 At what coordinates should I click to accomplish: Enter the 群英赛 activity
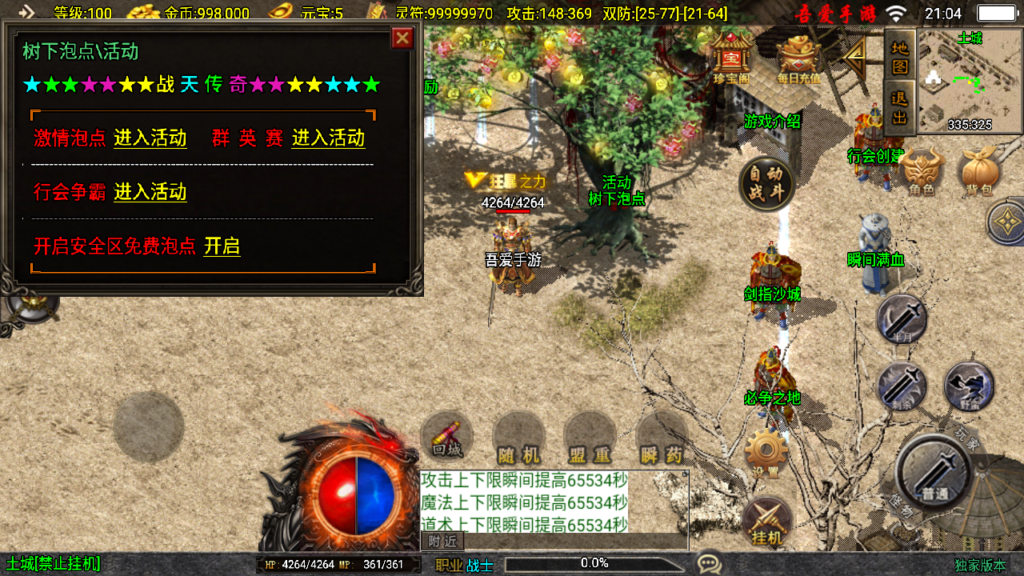point(328,138)
